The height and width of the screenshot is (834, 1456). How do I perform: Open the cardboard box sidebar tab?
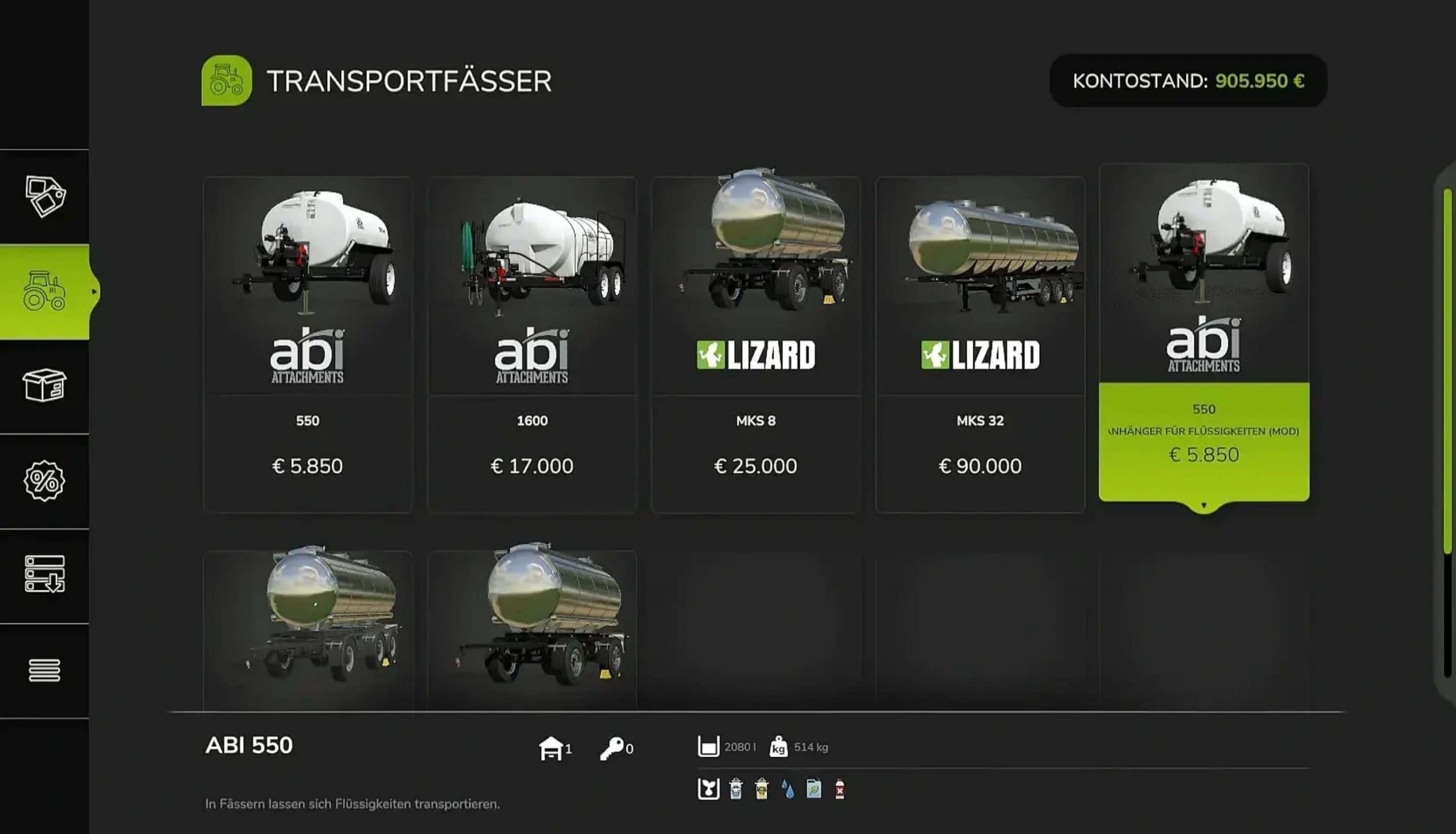(45, 386)
